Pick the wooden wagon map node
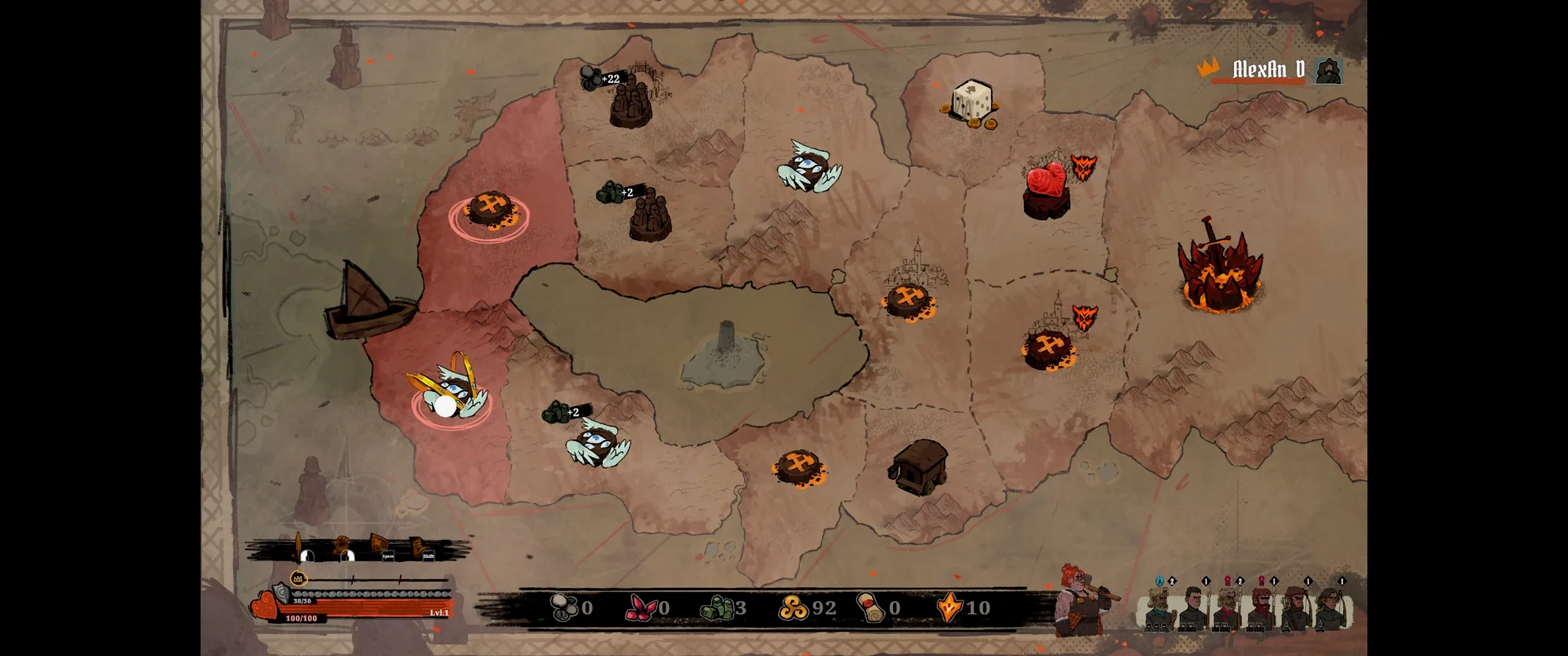The width and height of the screenshot is (1568, 656). (919, 466)
